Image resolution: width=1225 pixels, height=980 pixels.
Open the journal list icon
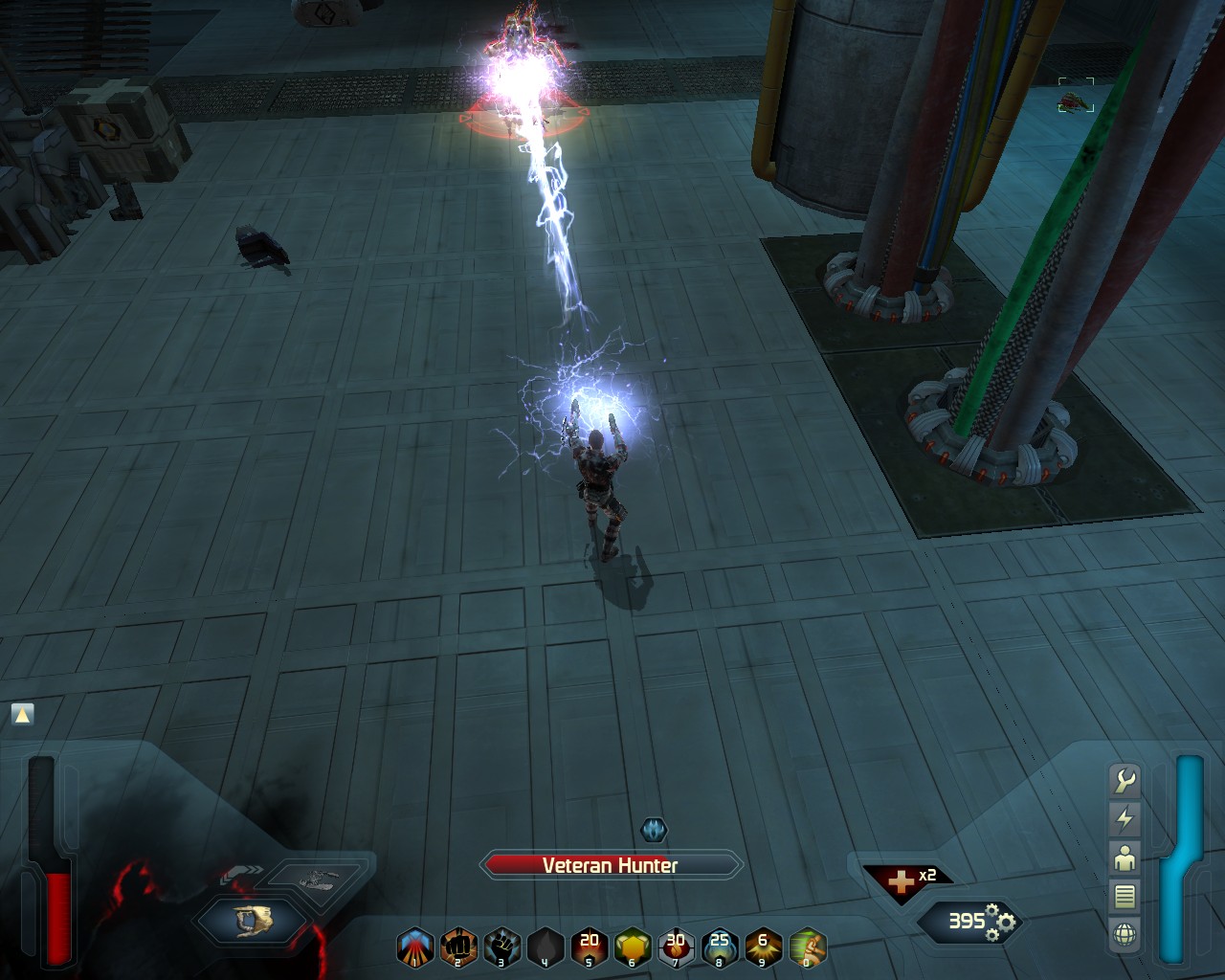click(1125, 896)
